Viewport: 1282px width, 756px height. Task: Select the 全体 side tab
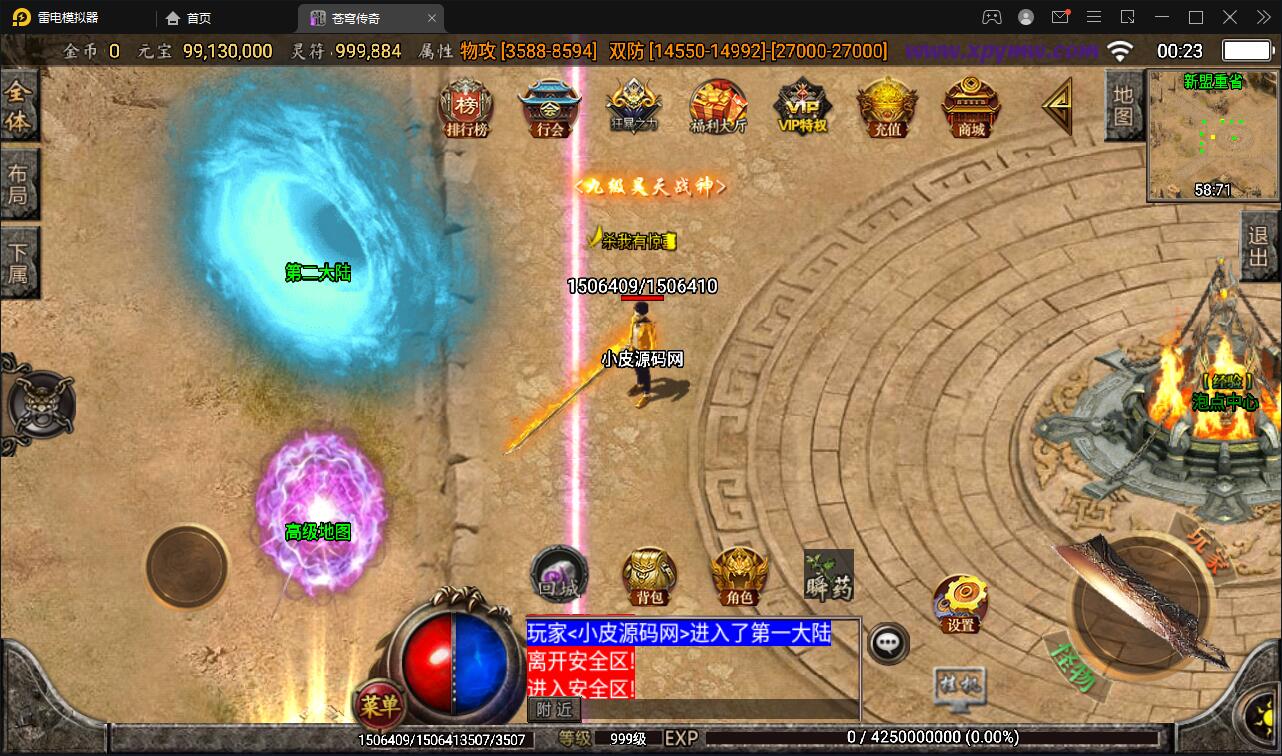18,106
